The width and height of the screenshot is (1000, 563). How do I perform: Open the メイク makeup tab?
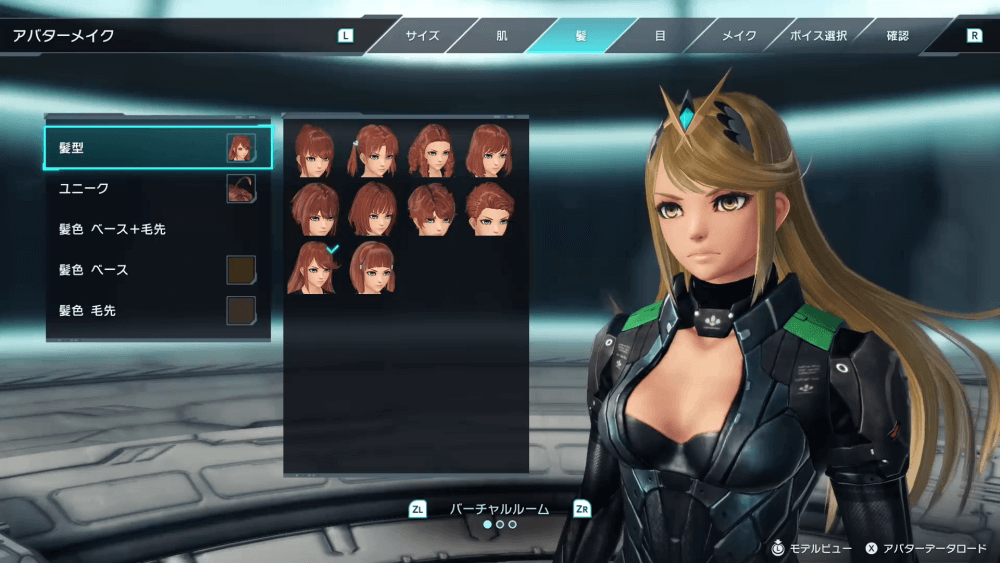(739, 36)
